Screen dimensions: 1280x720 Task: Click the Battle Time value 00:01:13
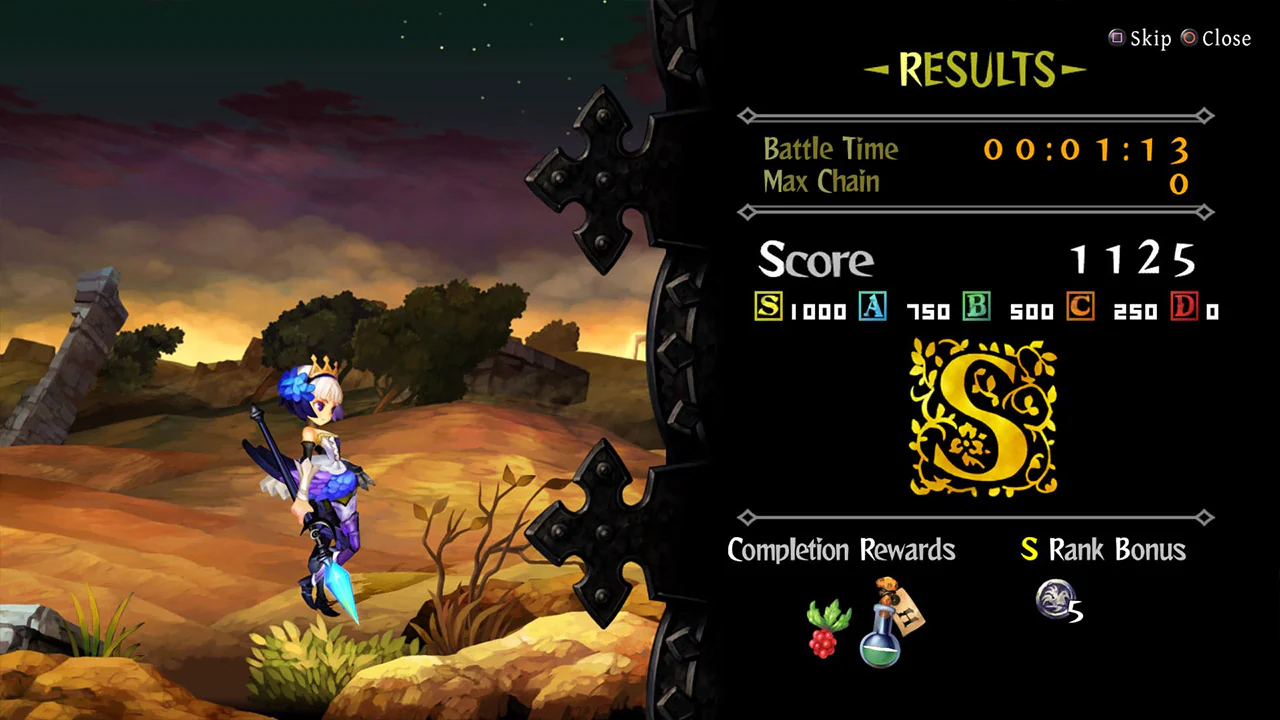tap(1086, 150)
